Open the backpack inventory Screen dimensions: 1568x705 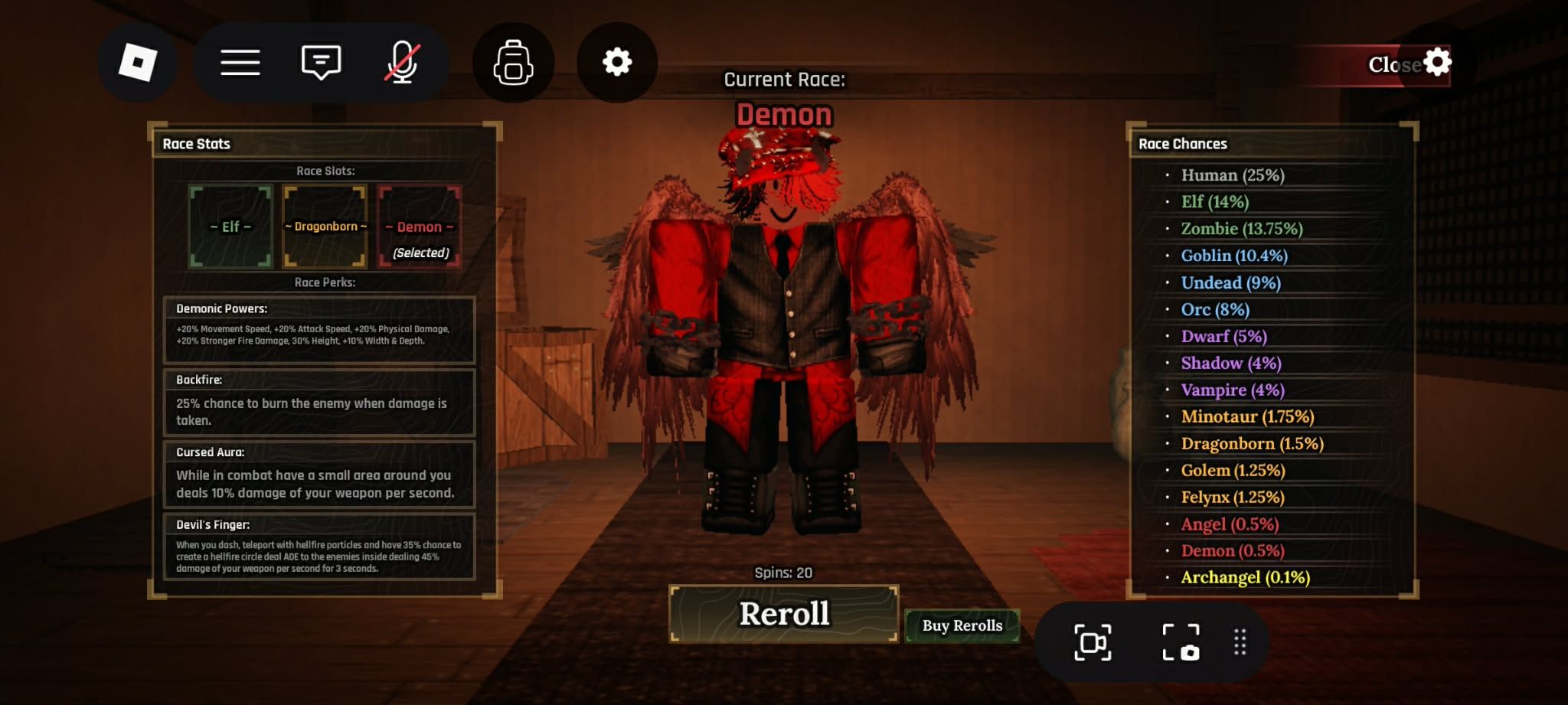point(514,61)
